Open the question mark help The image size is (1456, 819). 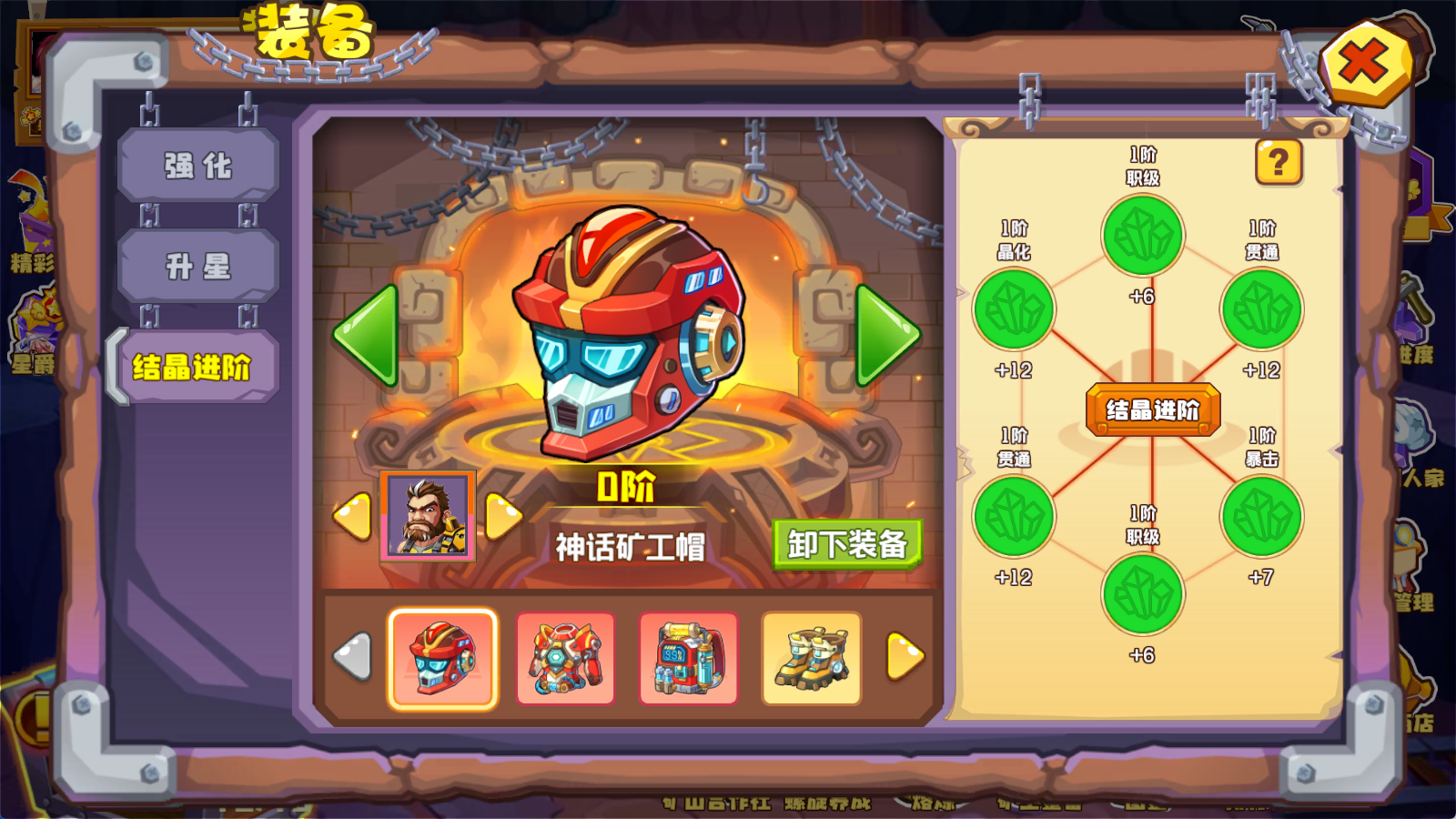pyautogui.click(x=1279, y=163)
